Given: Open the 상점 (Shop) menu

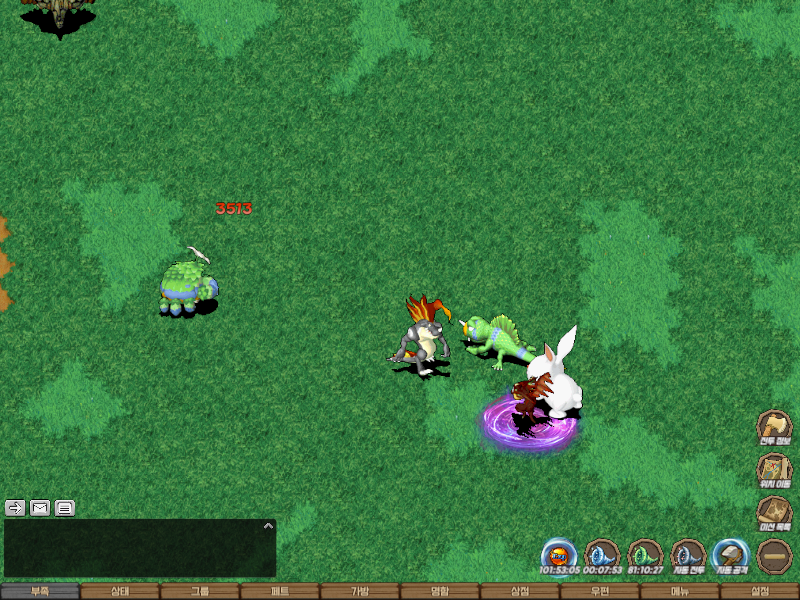Looking at the screenshot, I should (x=520, y=591).
